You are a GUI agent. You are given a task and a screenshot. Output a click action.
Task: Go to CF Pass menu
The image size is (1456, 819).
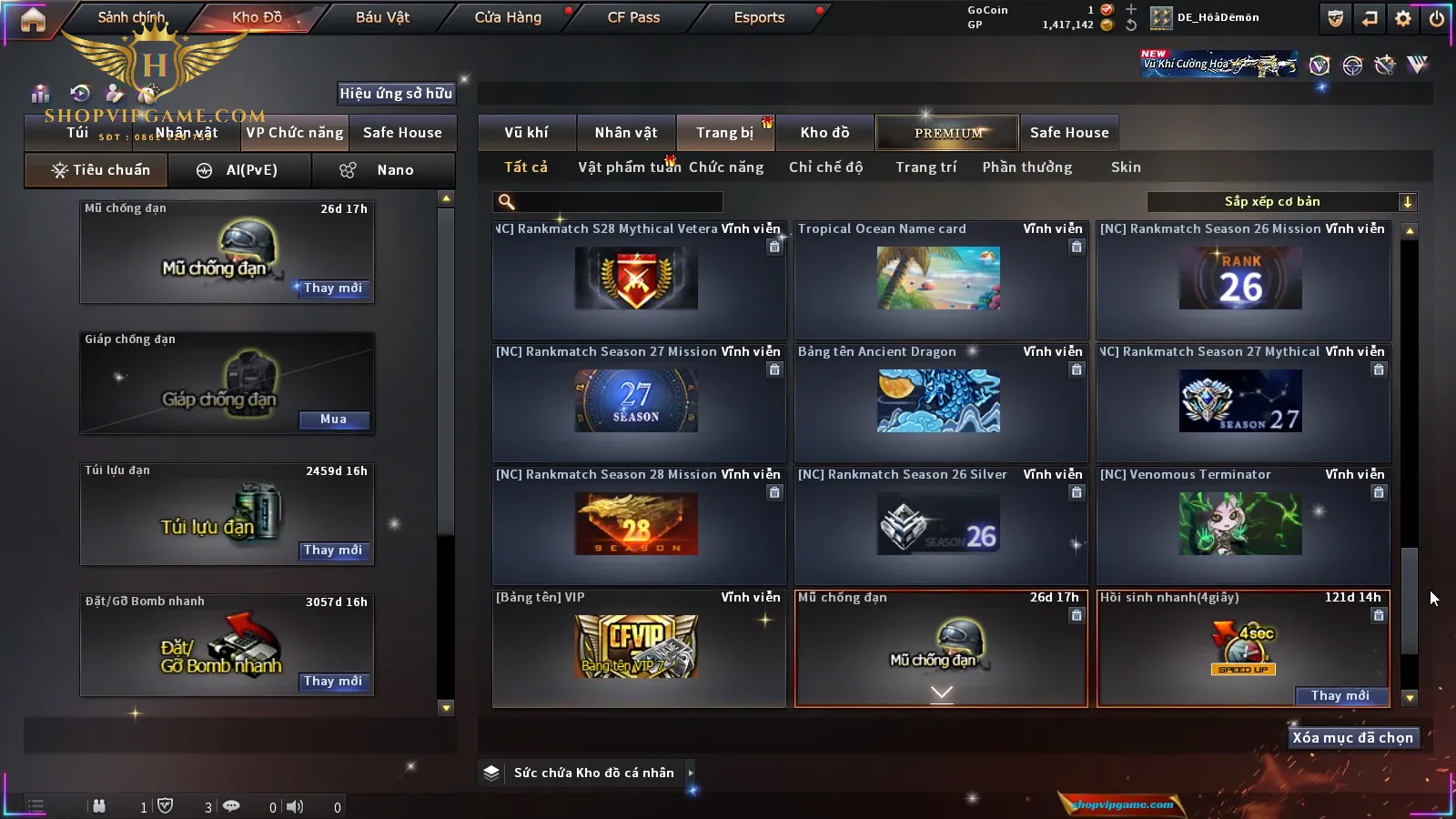[633, 17]
